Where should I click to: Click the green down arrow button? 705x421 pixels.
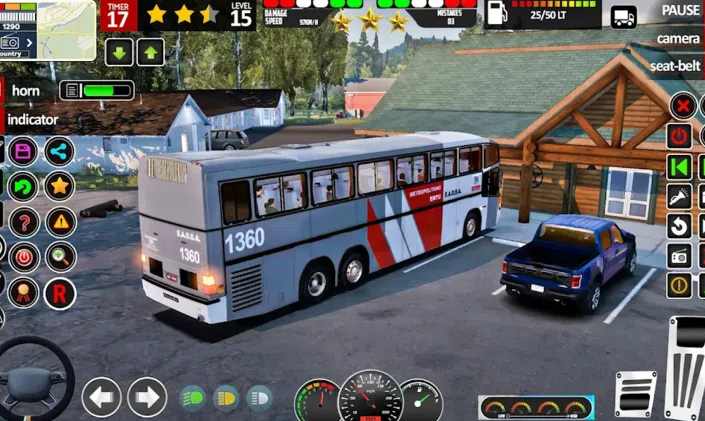pyautogui.click(x=119, y=53)
